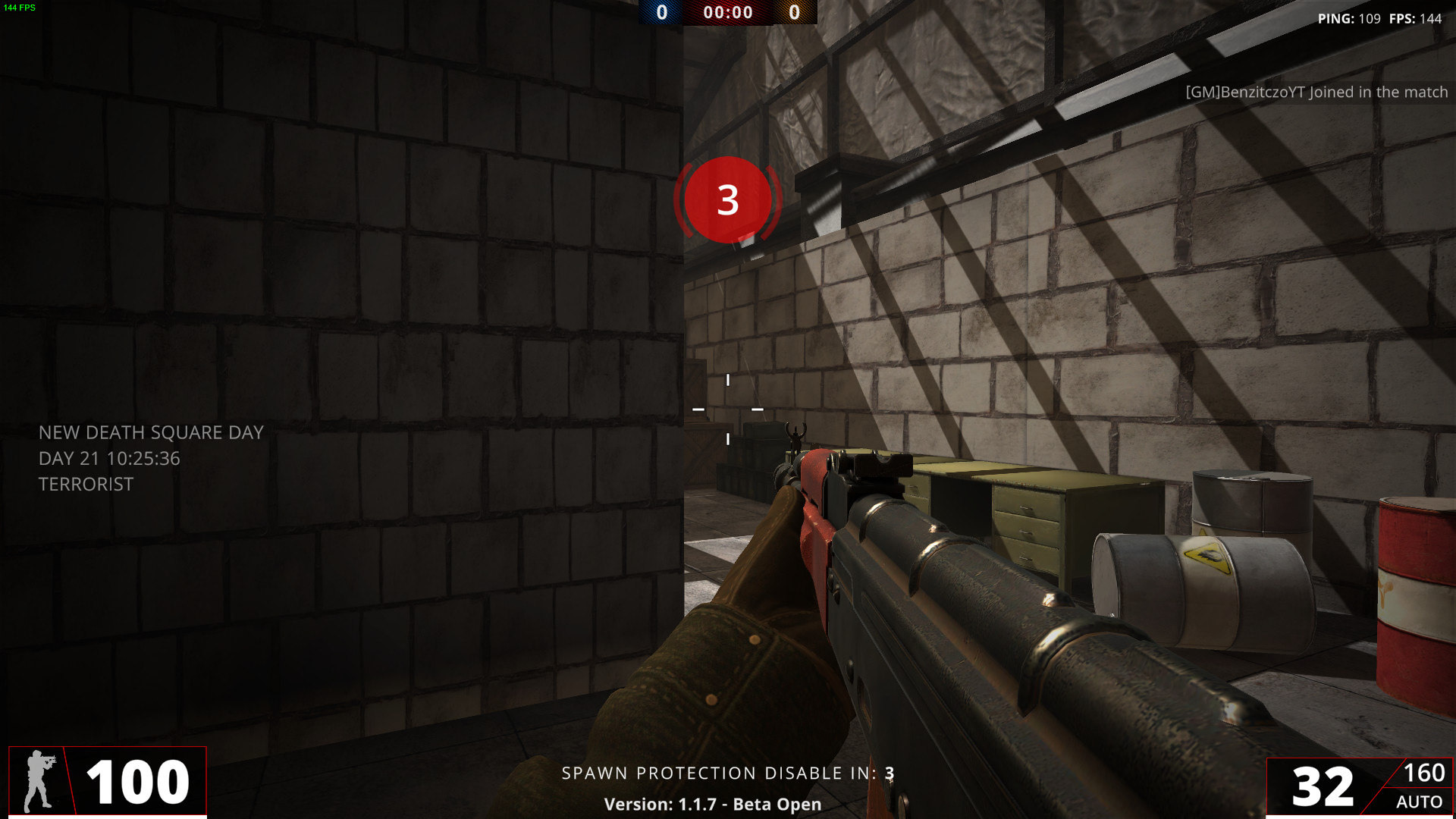Click the Version 1.1.7 Beta Open label
Image resolution: width=1456 pixels, height=819 pixels.
click(x=712, y=804)
